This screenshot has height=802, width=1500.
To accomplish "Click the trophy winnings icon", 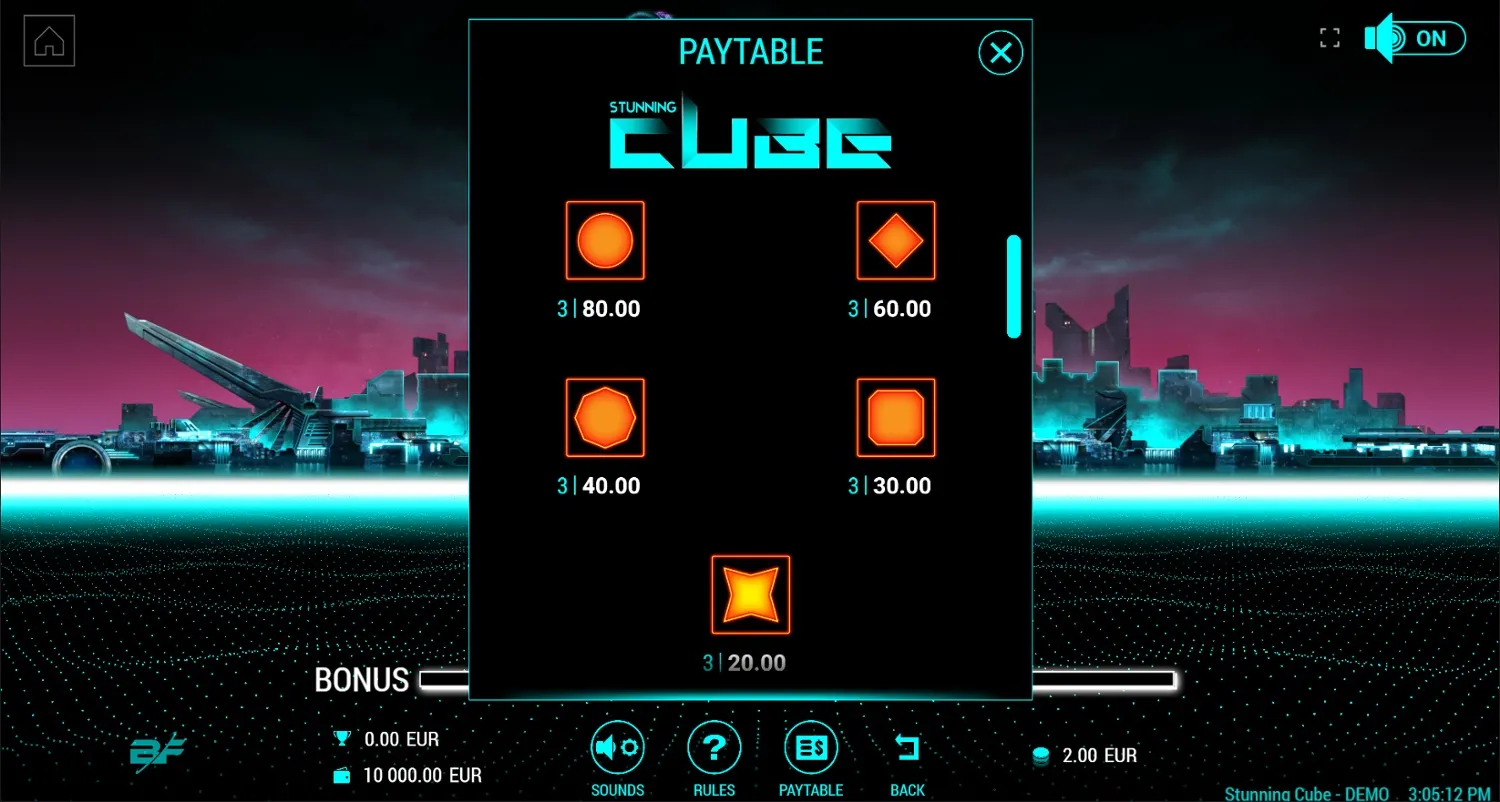I will pyautogui.click(x=341, y=737).
